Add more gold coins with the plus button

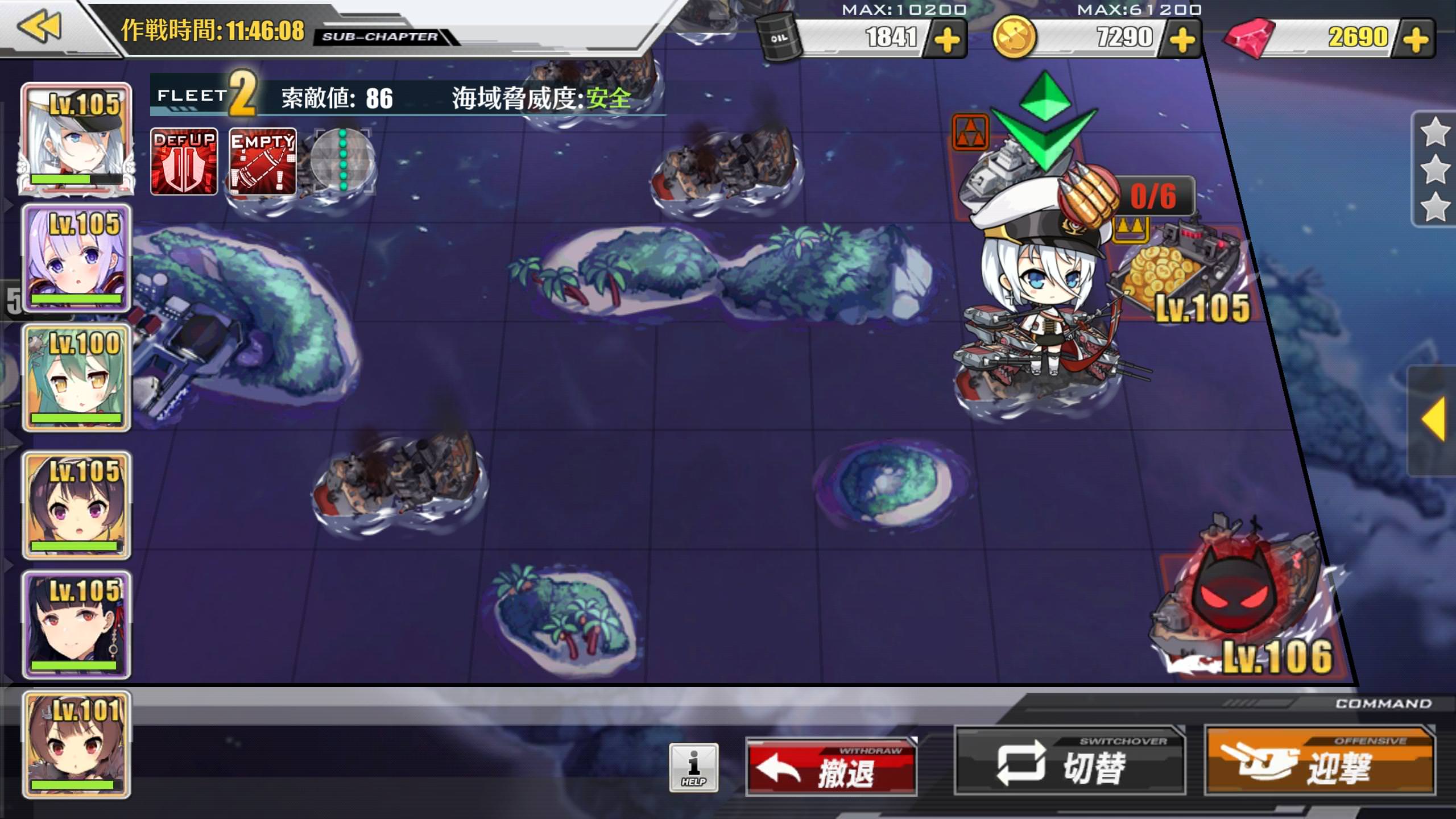1182,39
